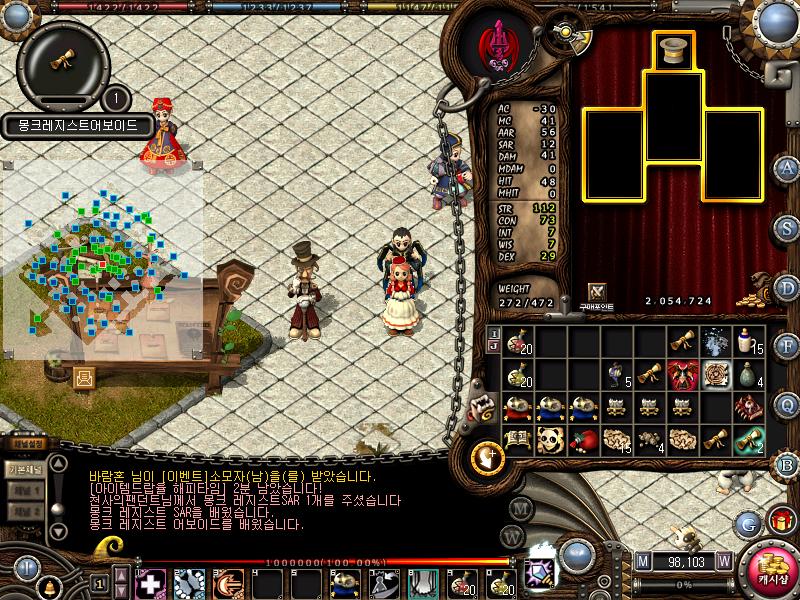The width and height of the screenshot is (800, 600).
Task: Open the red gift box icon
Action: 780,521
